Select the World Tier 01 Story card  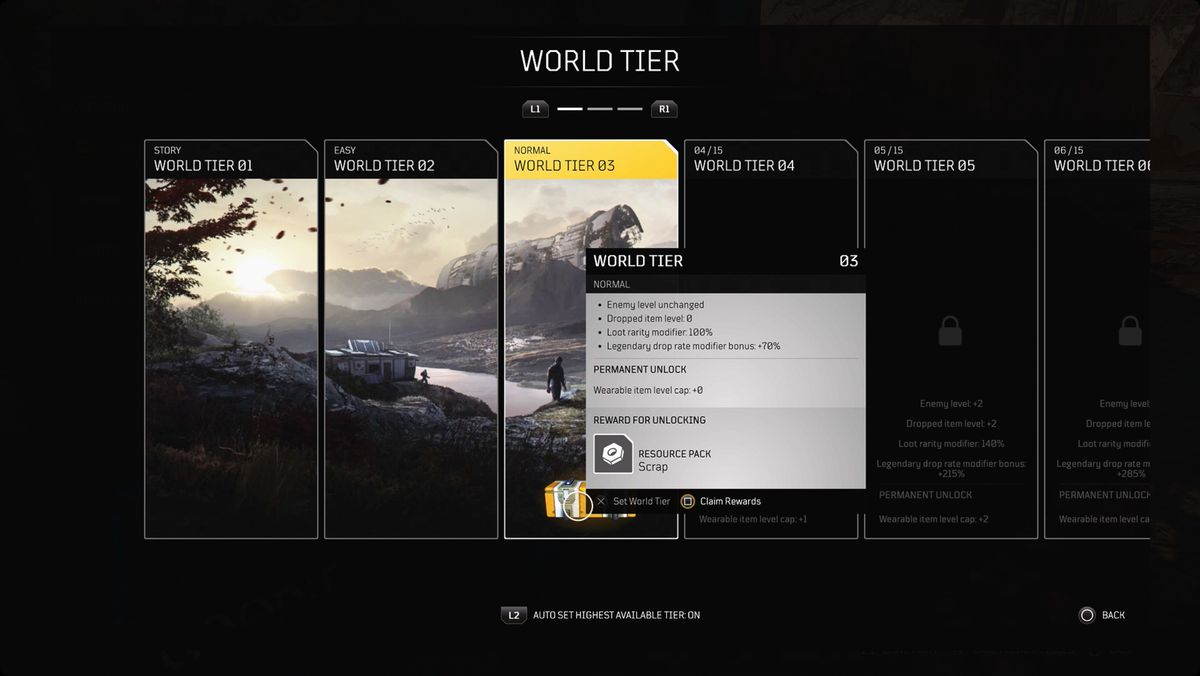(x=231, y=340)
